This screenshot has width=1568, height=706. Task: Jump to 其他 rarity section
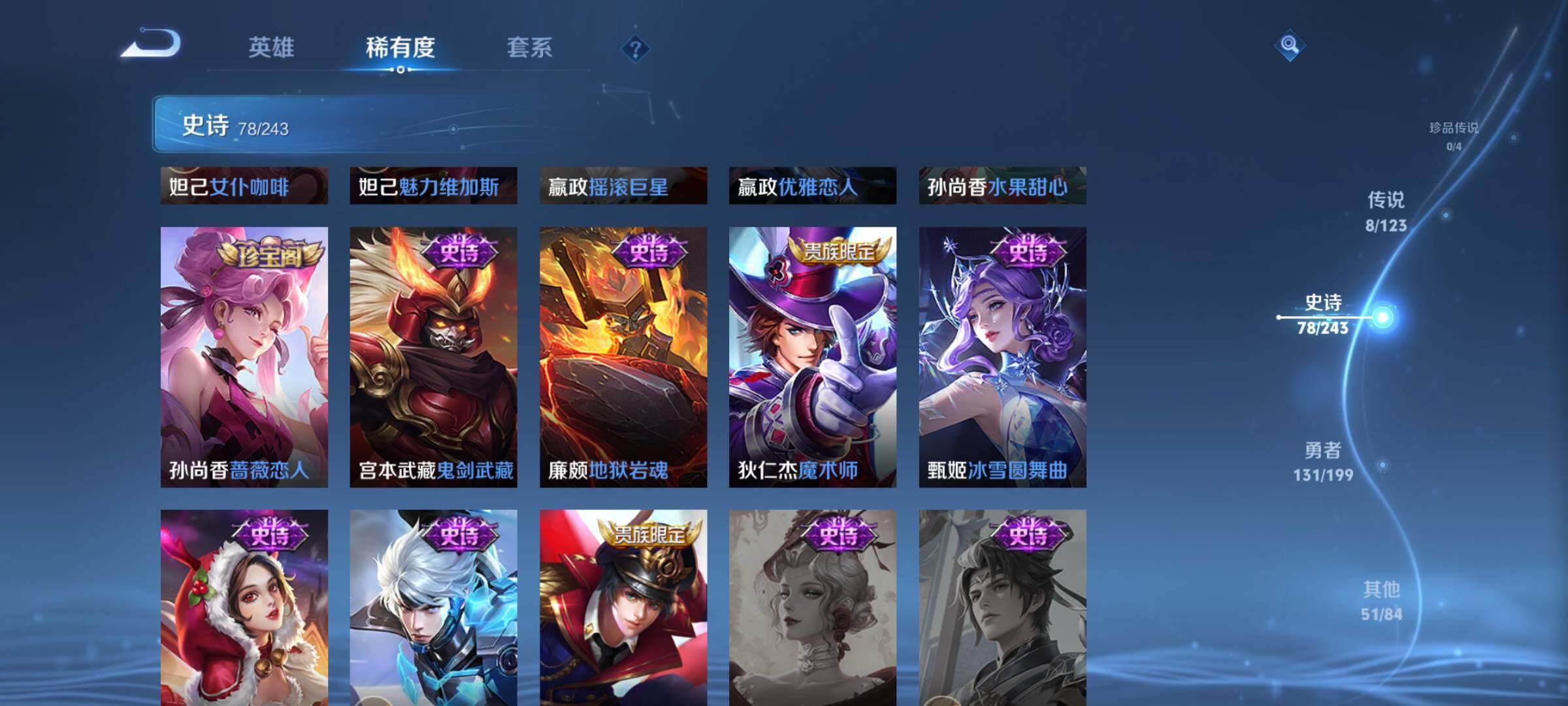1381,600
